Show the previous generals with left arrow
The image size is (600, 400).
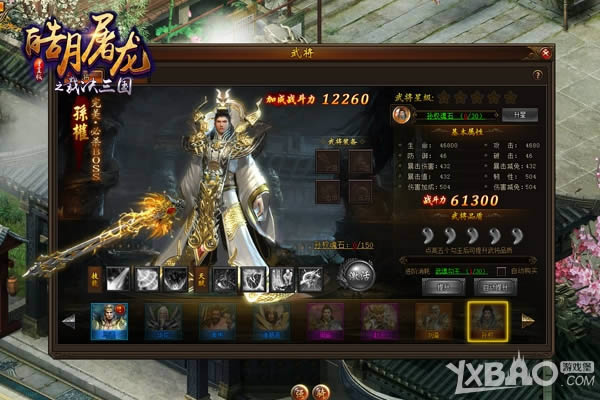(x=71, y=321)
